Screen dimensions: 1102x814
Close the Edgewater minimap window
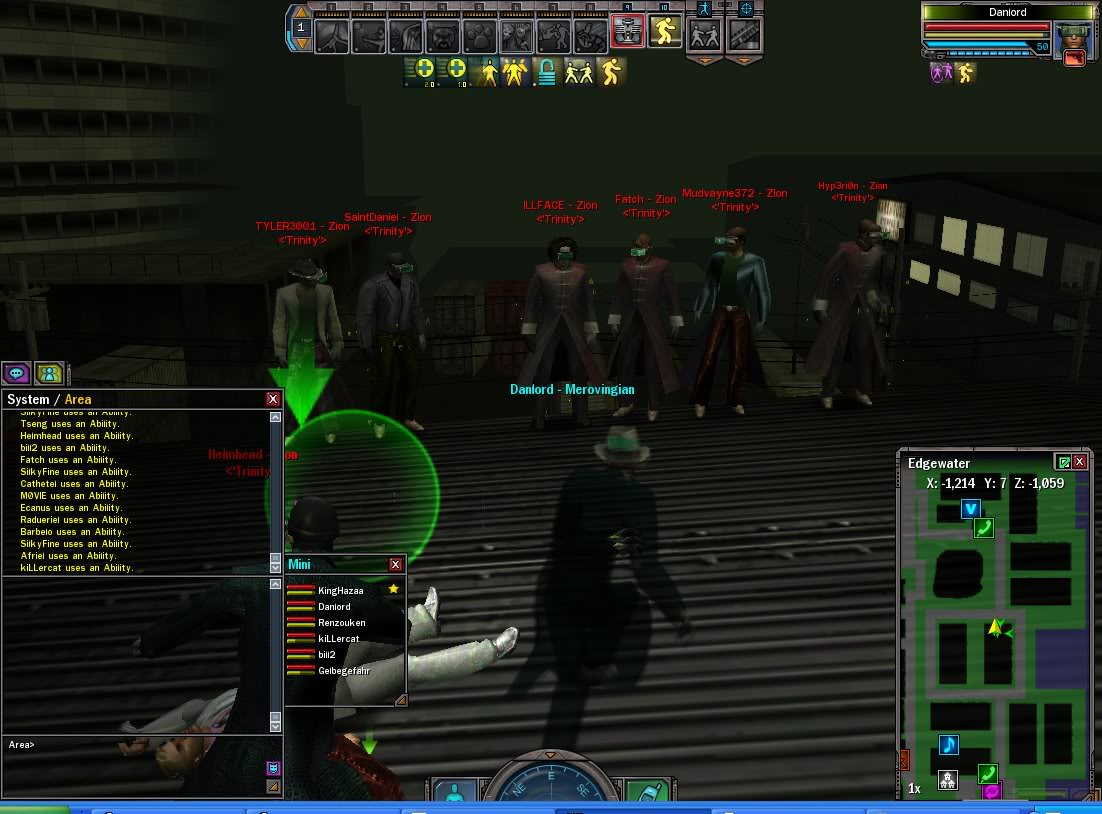click(x=1080, y=462)
